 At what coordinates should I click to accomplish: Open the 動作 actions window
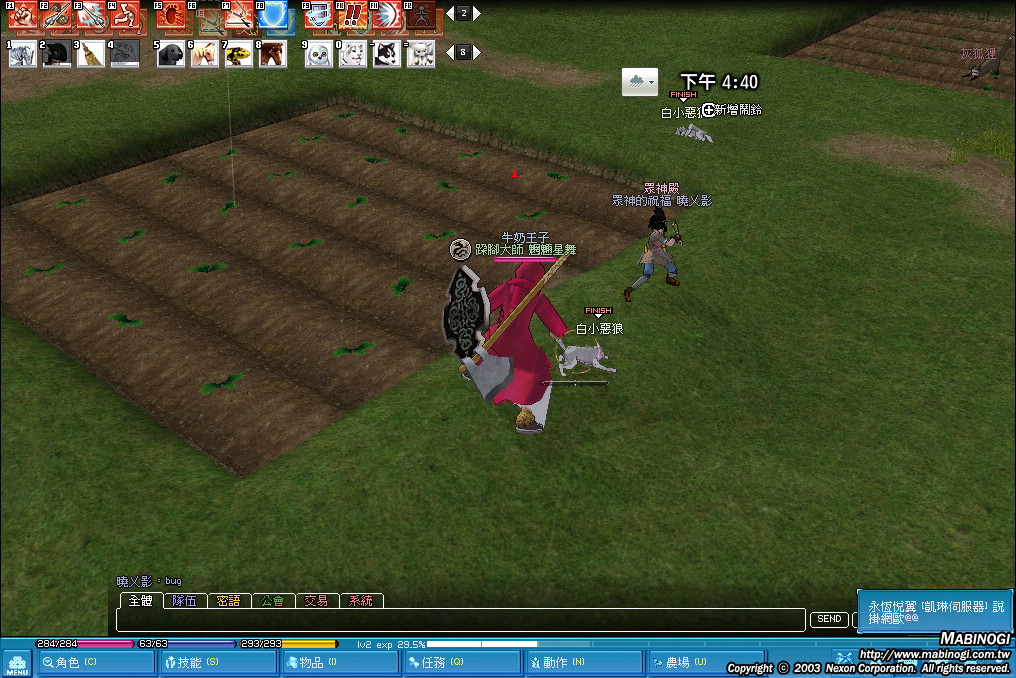pos(582,662)
